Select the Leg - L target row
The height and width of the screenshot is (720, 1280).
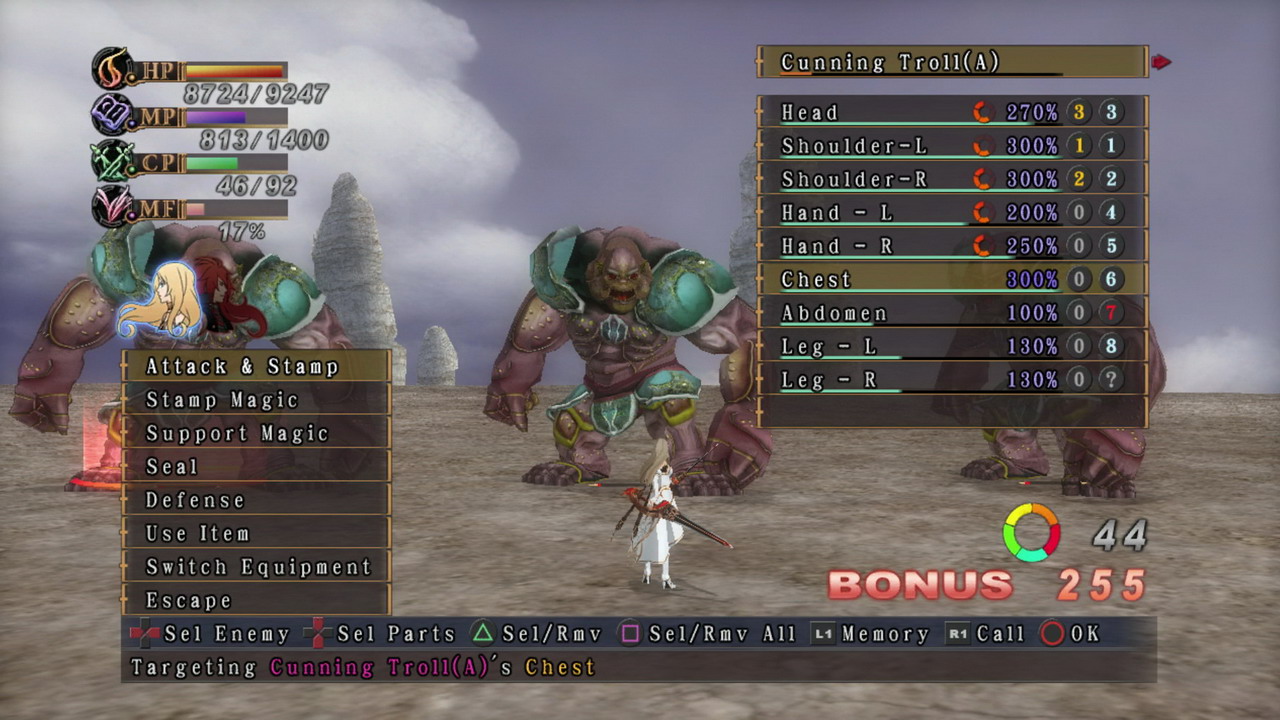tap(951, 346)
